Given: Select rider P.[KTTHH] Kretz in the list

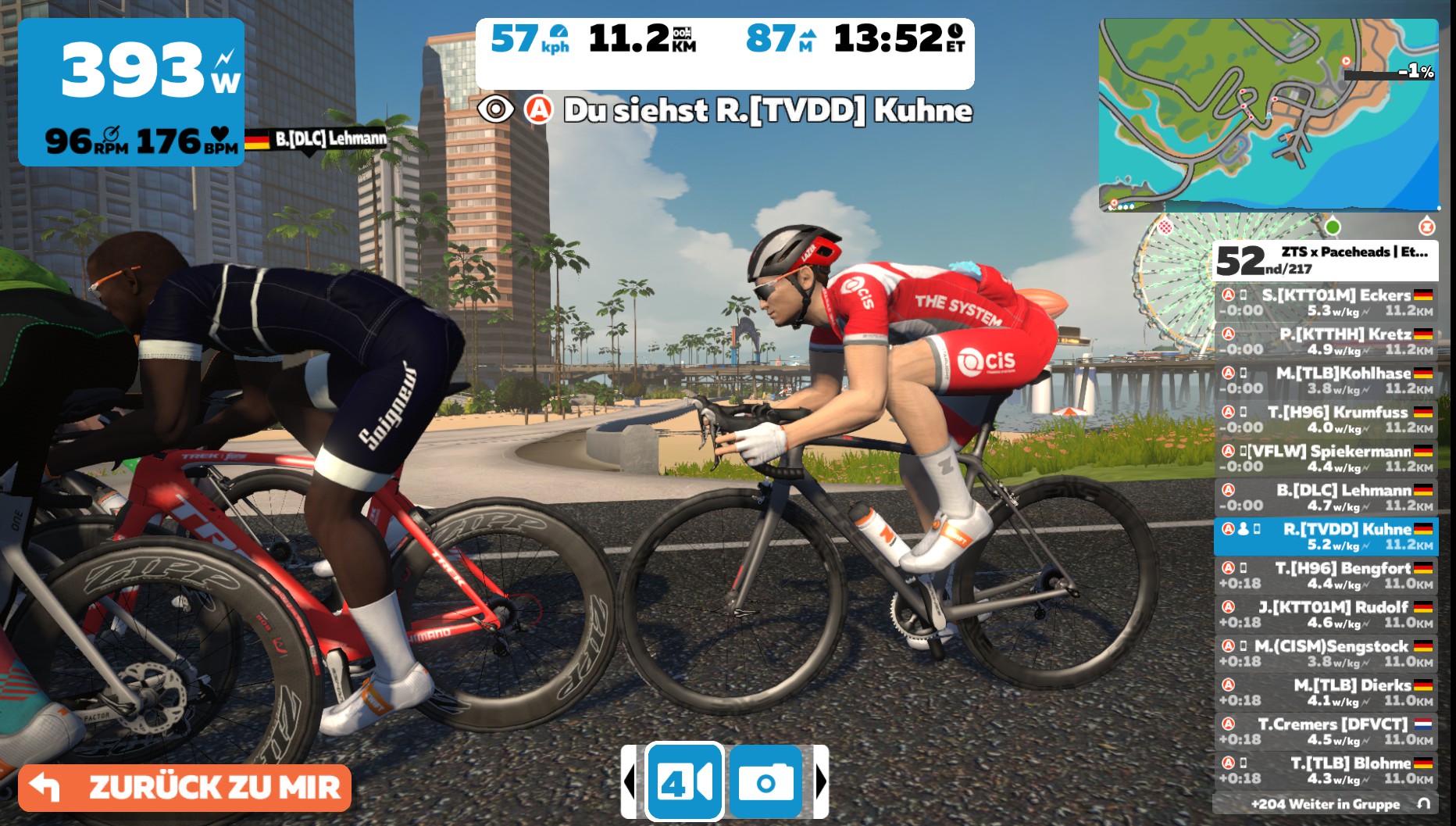Looking at the screenshot, I should (x=1326, y=341).
